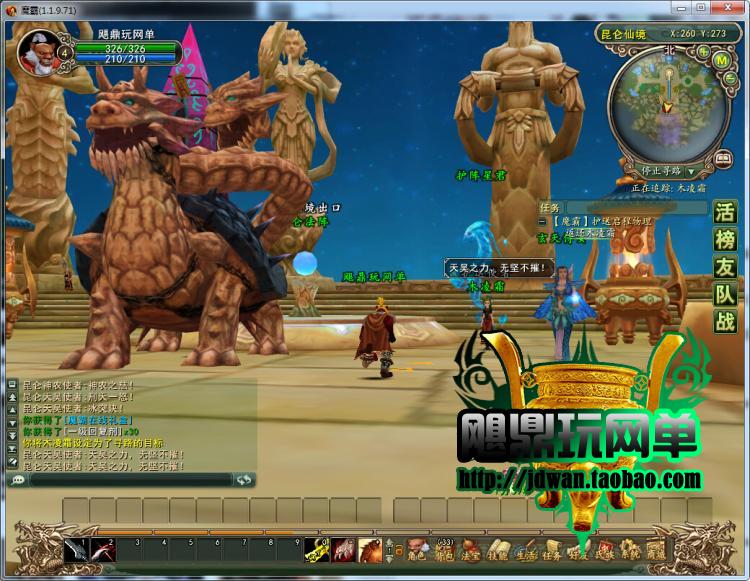The width and height of the screenshot is (750, 581).
Task: Activate the red slash skill in slot 2
Action: click(x=103, y=549)
